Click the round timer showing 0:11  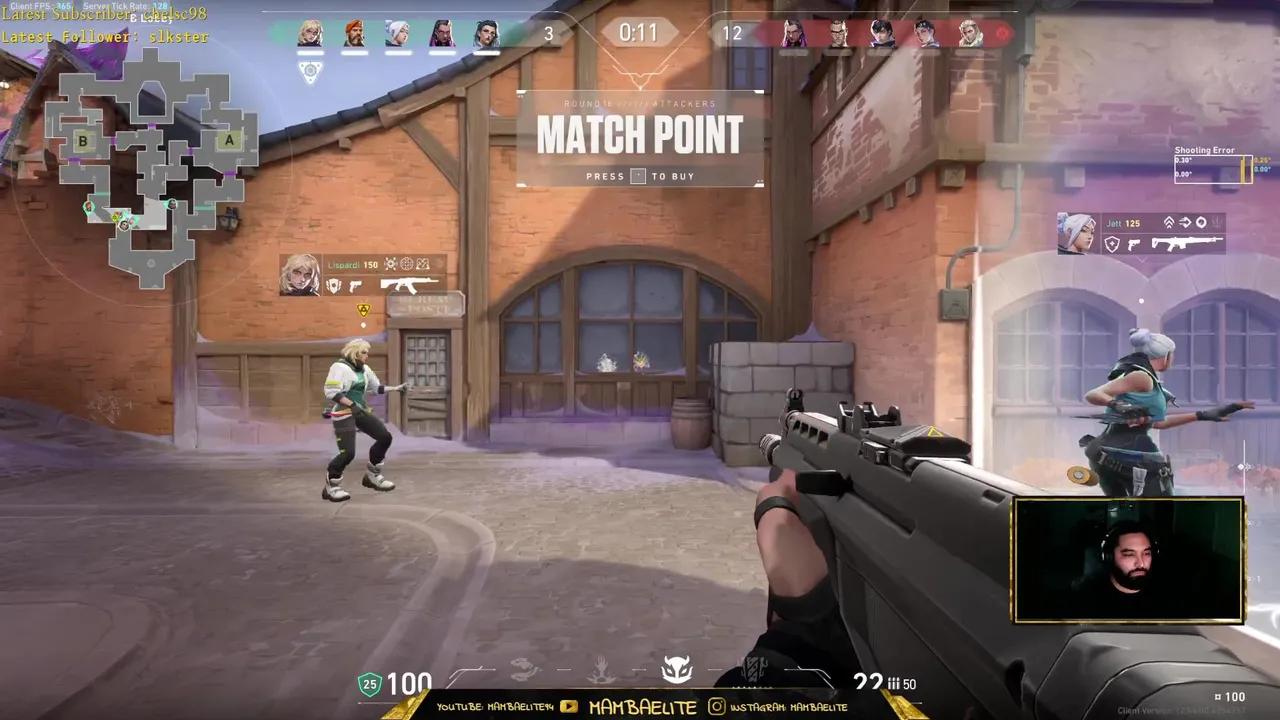[x=640, y=33]
